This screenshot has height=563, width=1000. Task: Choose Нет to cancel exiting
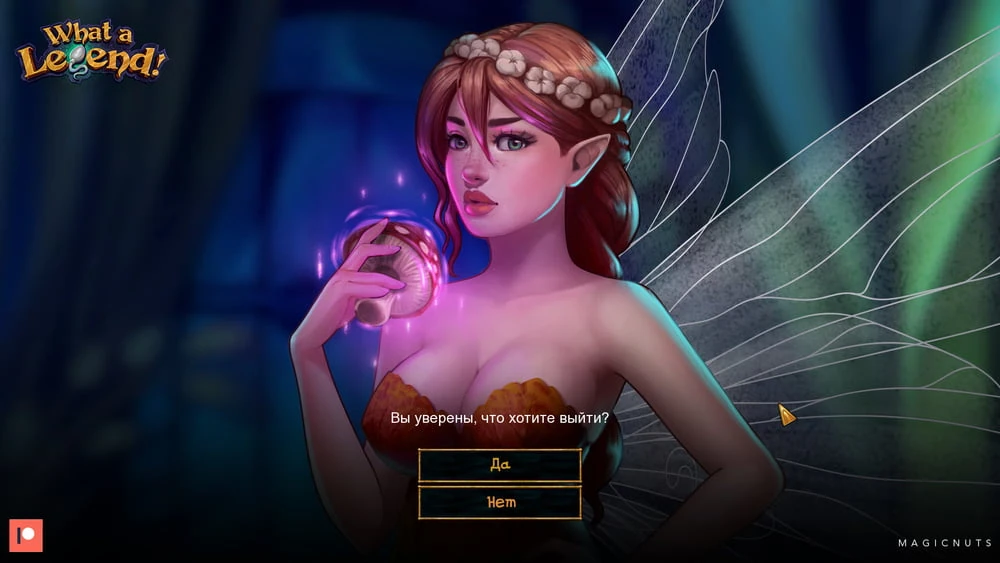pos(500,502)
